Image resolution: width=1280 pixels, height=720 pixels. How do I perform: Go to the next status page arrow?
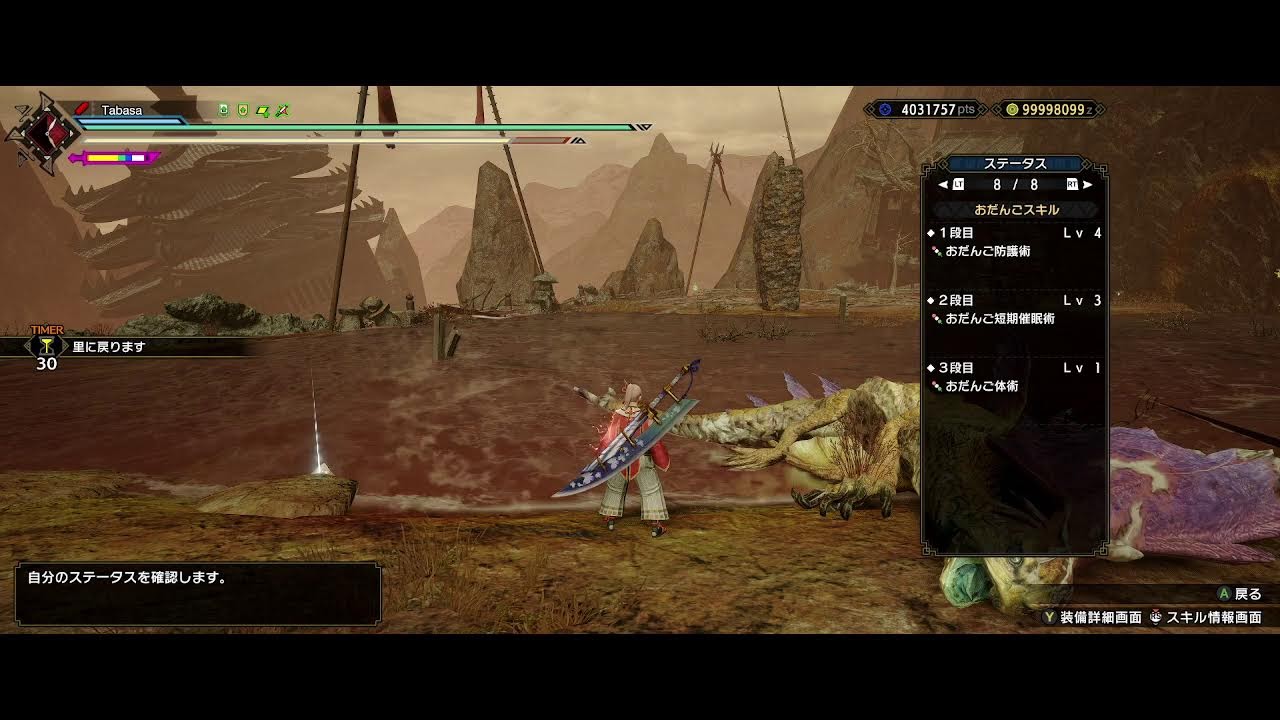(x=1087, y=185)
